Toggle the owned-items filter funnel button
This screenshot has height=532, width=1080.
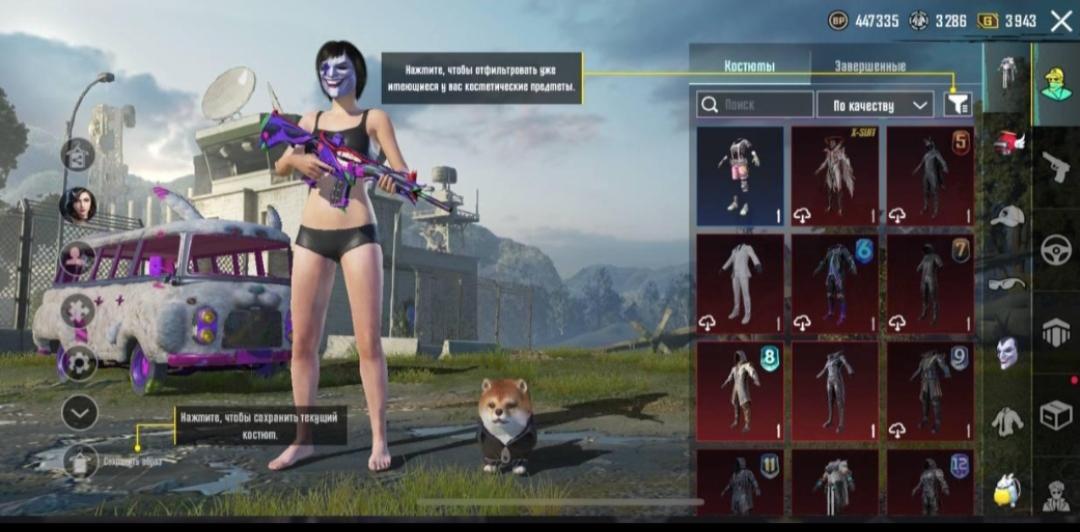pos(957,104)
